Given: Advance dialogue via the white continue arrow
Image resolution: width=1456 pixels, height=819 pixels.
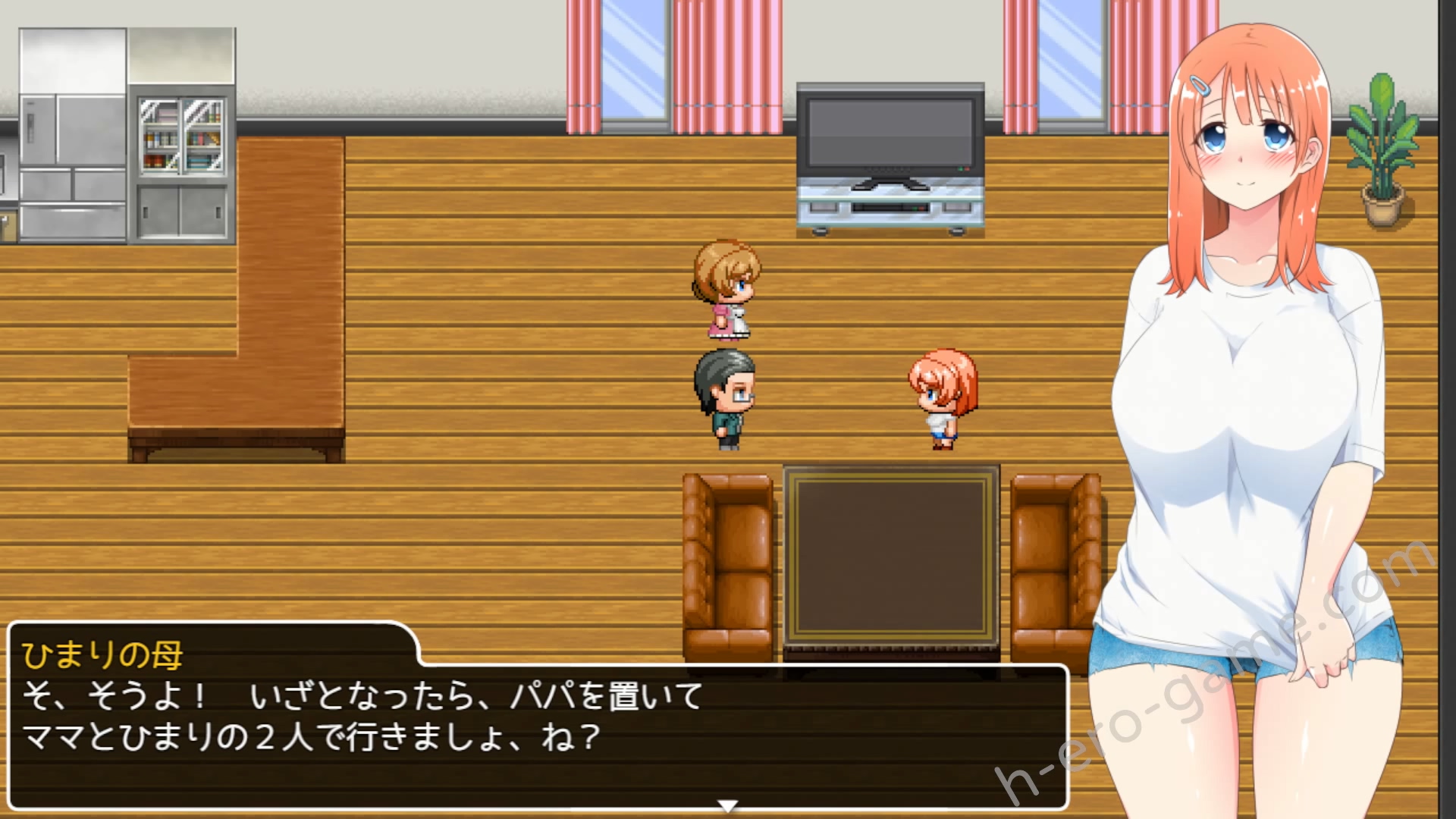Looking at the screenshot, I should tap(727, 805).
